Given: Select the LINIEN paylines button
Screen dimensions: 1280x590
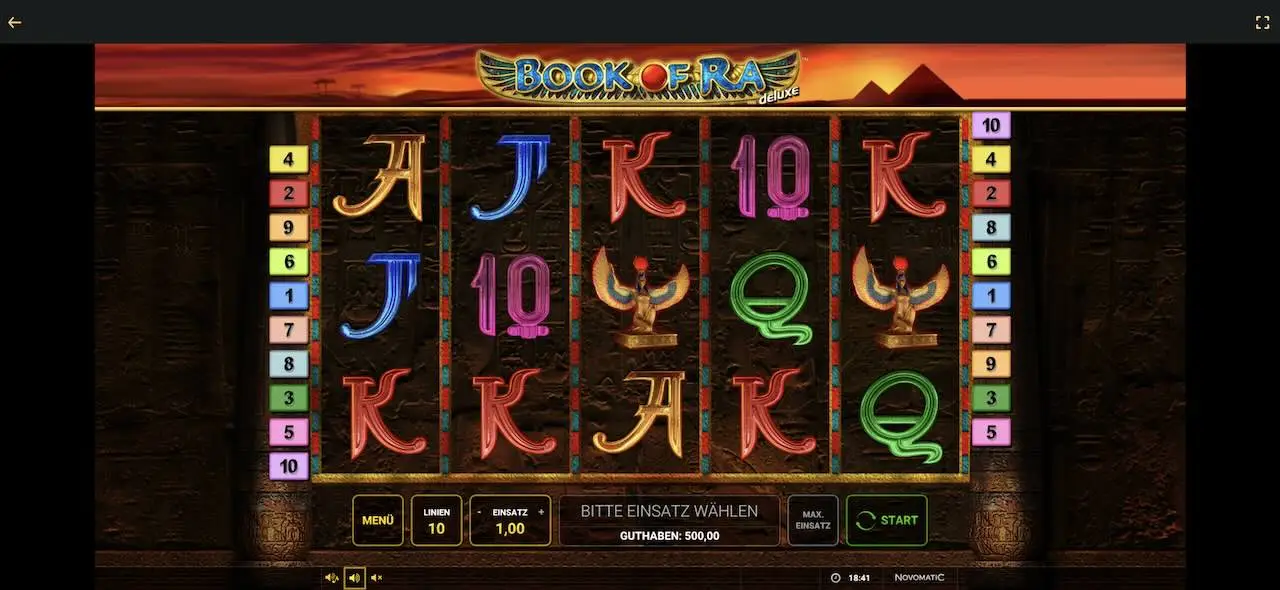Looking at the screenshot, I should [x=436, y=520].
